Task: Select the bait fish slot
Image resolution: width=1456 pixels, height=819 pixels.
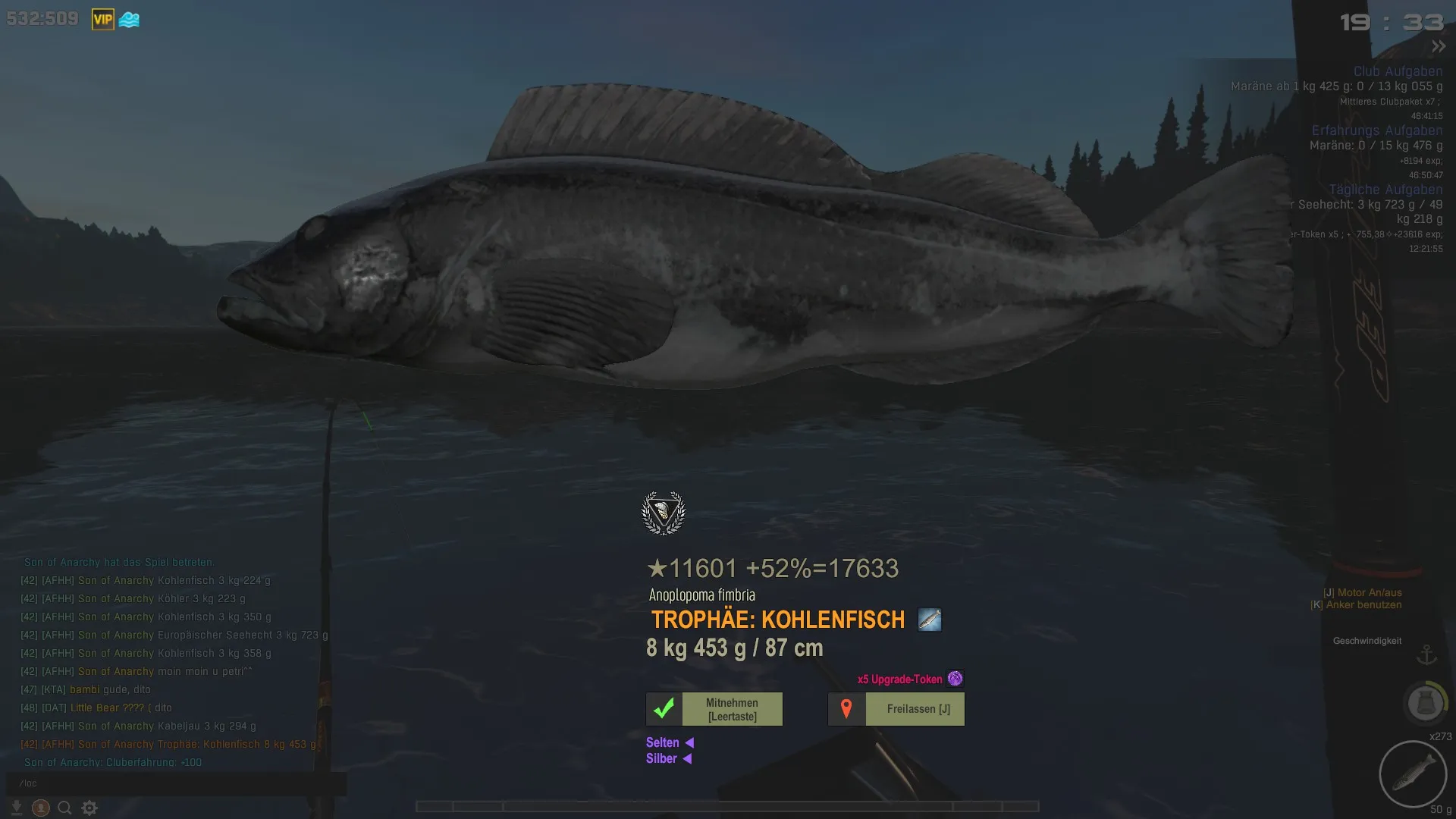Action: [x=1413, y=774]
